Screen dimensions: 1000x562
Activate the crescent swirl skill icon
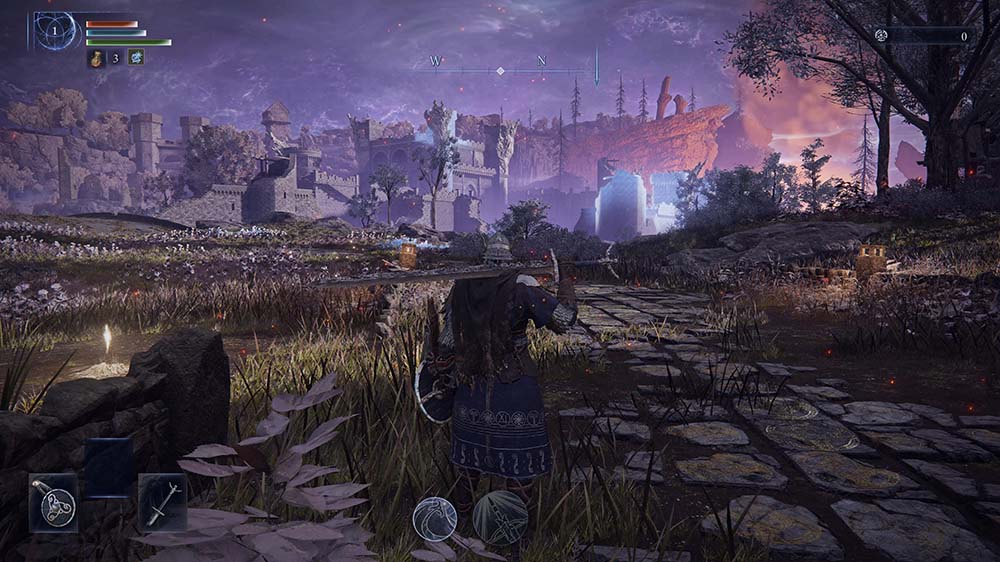(435, 518)
